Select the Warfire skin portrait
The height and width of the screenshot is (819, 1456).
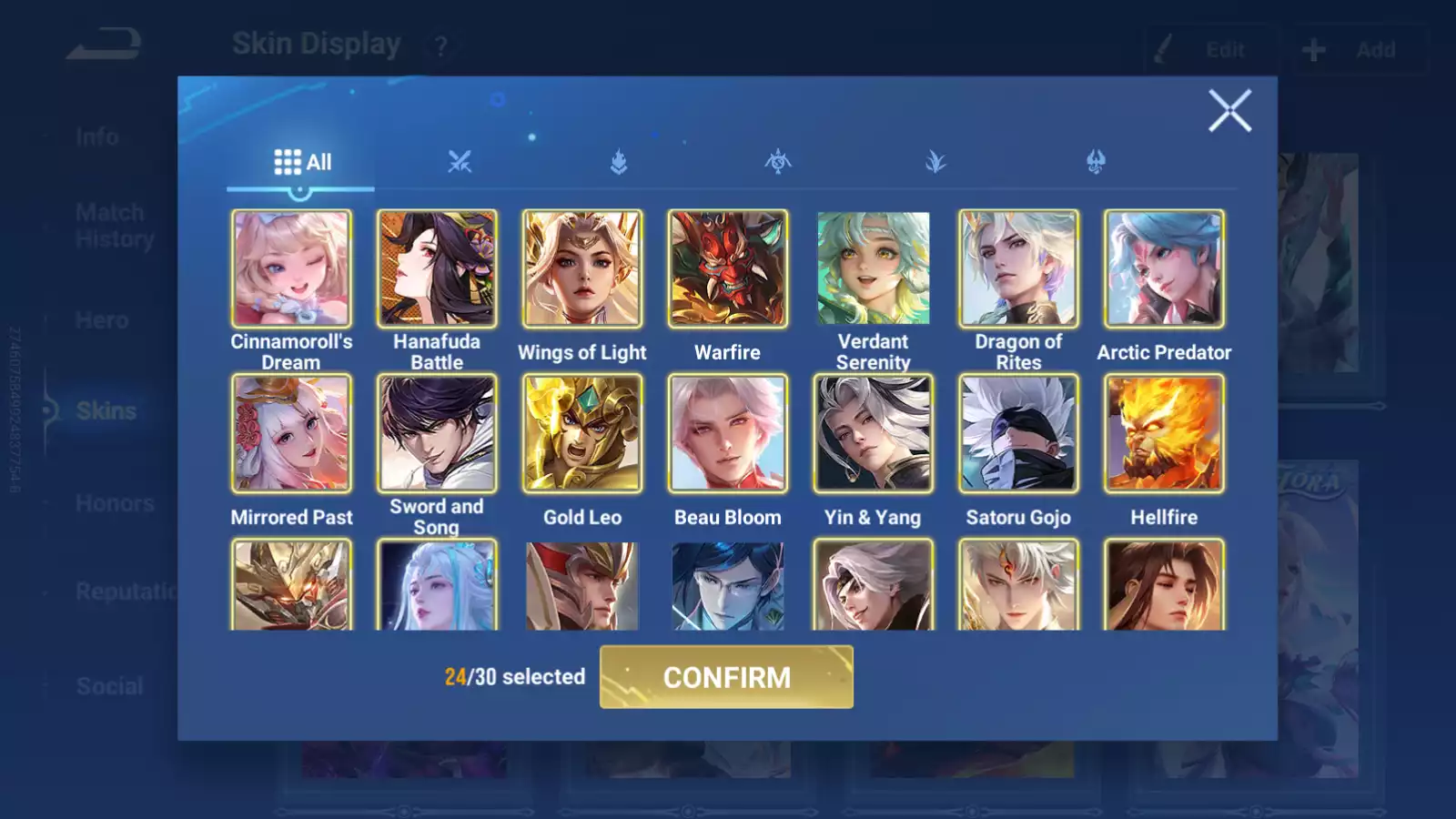[728, 268]
